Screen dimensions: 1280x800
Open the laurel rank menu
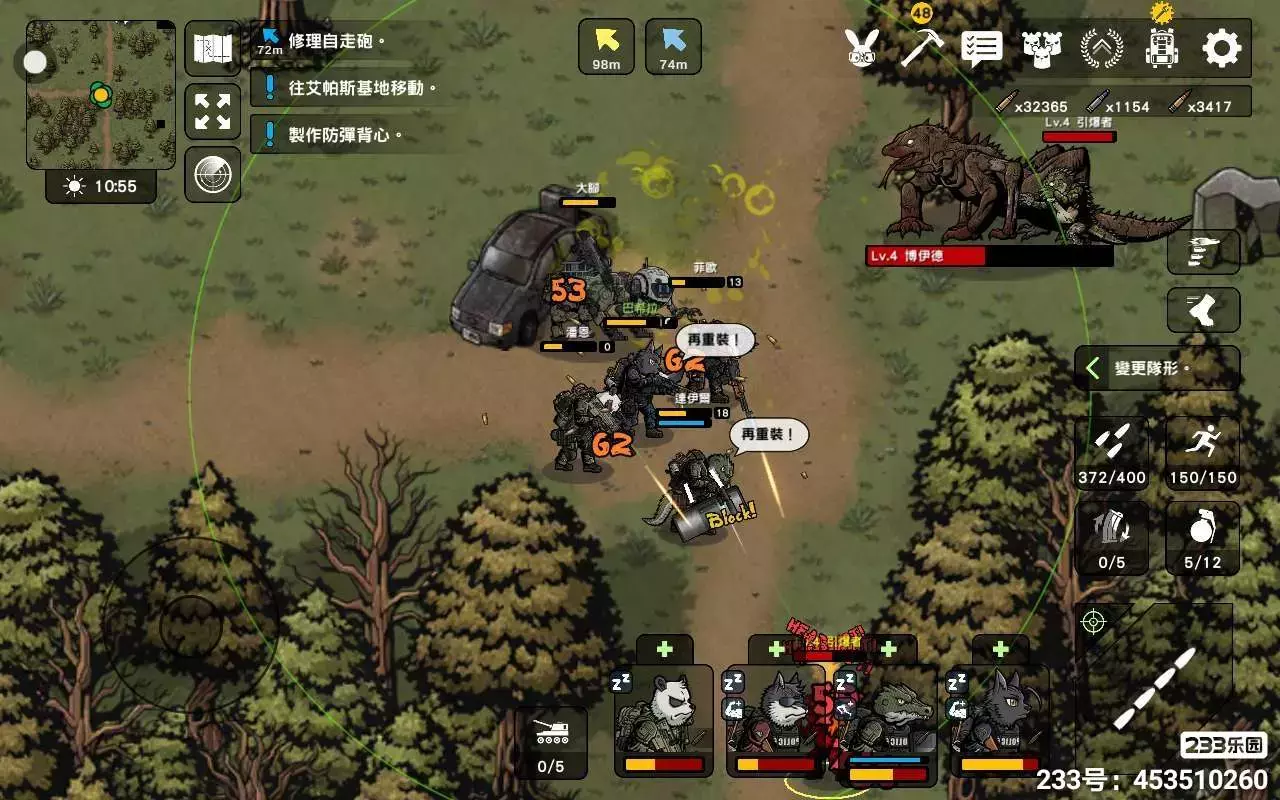coord(1101,47)
